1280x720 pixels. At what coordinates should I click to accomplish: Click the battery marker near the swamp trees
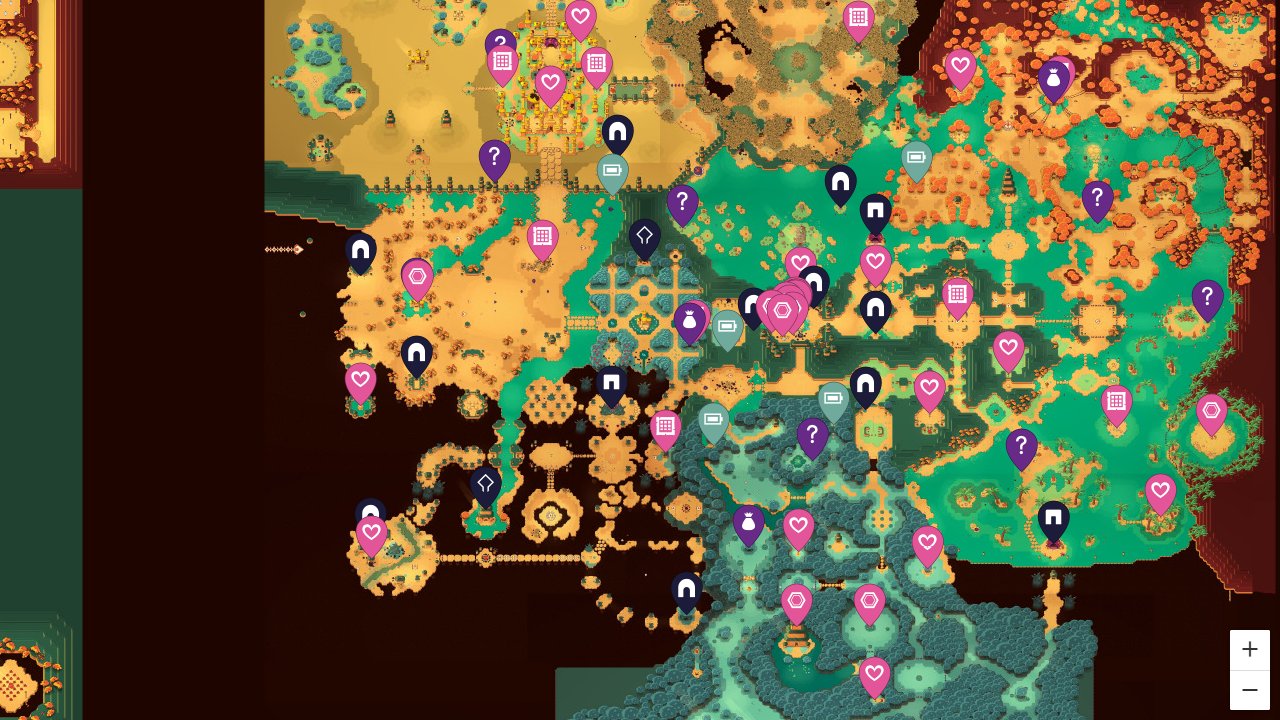point(834,398)
